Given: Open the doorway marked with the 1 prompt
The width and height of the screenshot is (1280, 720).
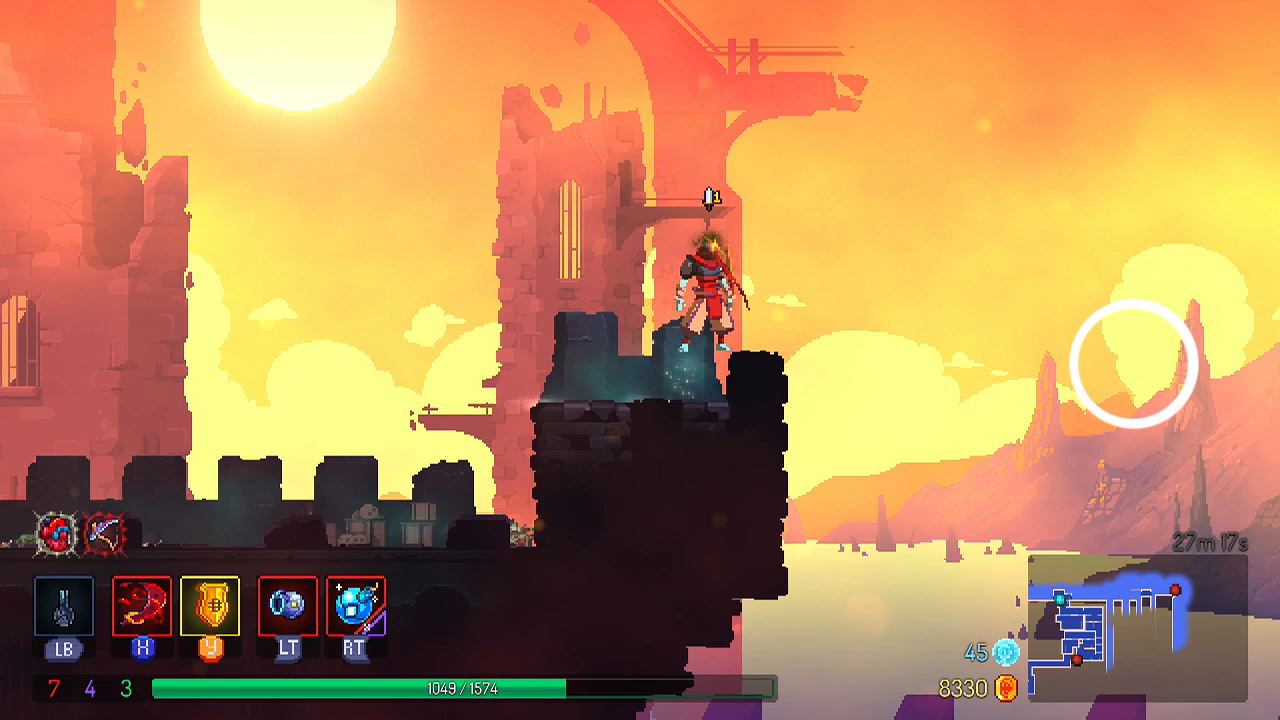Looking at the screenshot, I should pos(712,197).
